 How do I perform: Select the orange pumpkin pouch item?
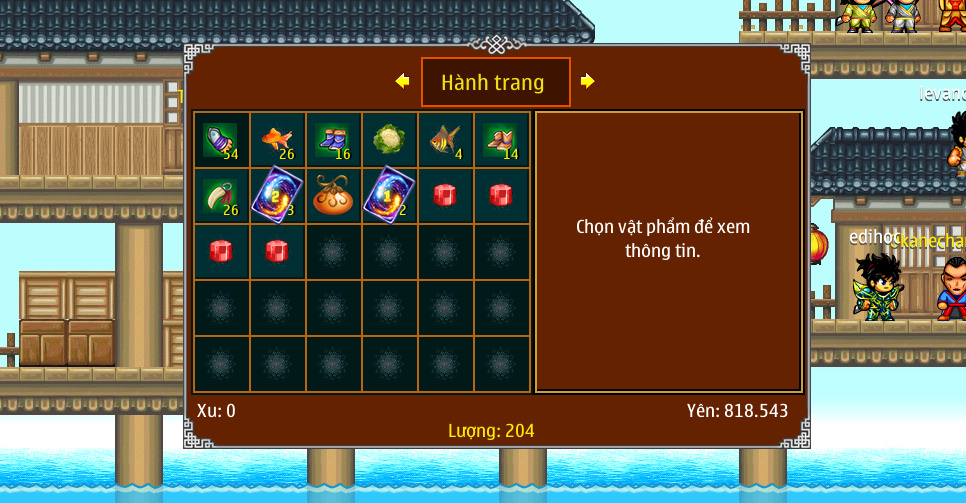(333, 196)
